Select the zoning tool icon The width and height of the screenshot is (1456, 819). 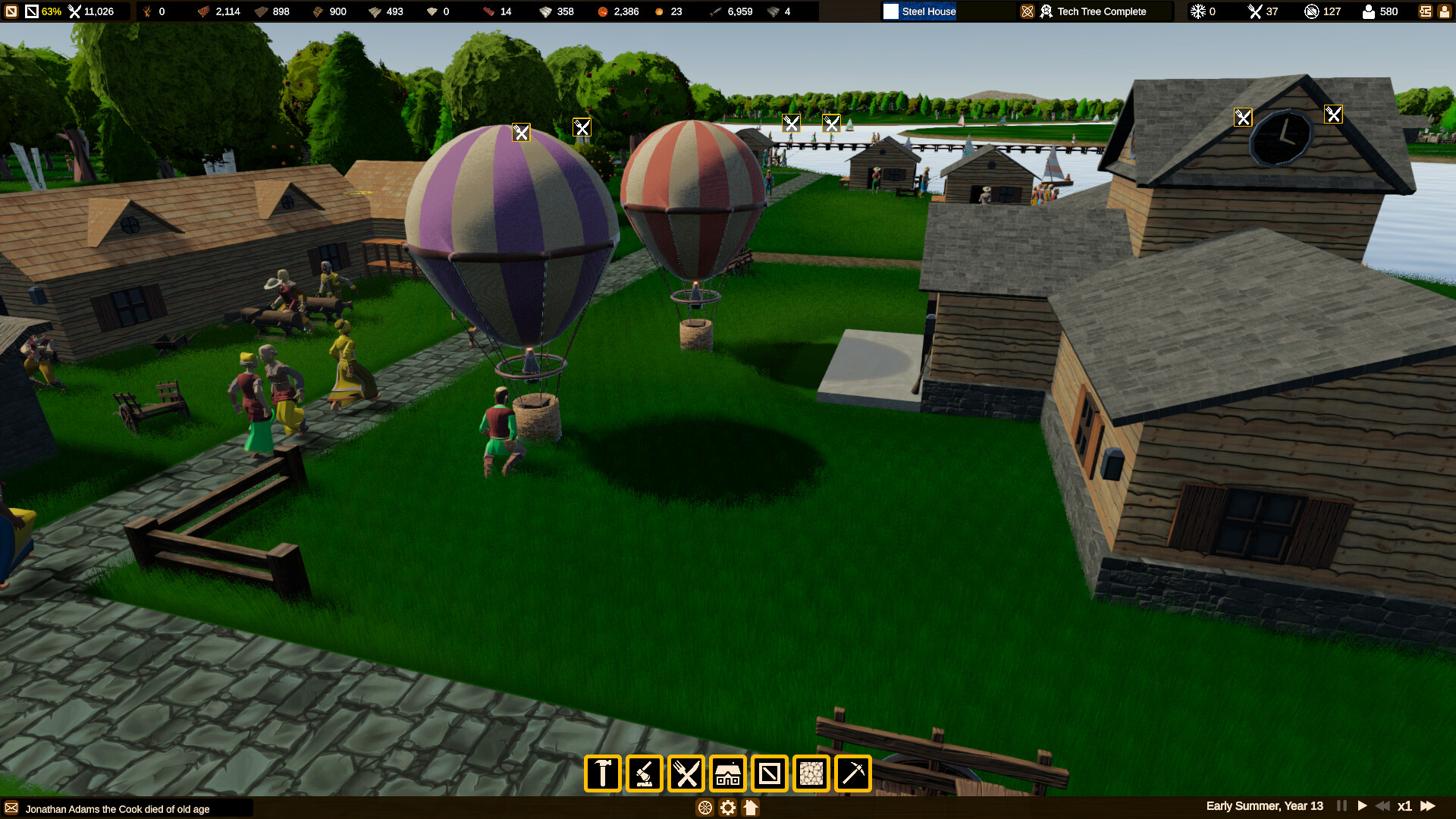[769, 773]
